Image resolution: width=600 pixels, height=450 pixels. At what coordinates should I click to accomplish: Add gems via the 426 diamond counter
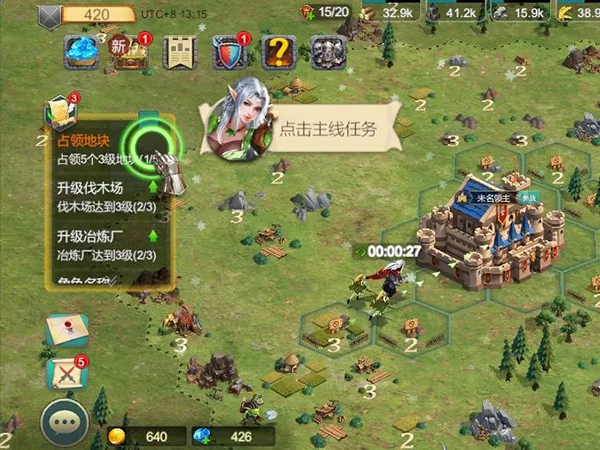231,436
